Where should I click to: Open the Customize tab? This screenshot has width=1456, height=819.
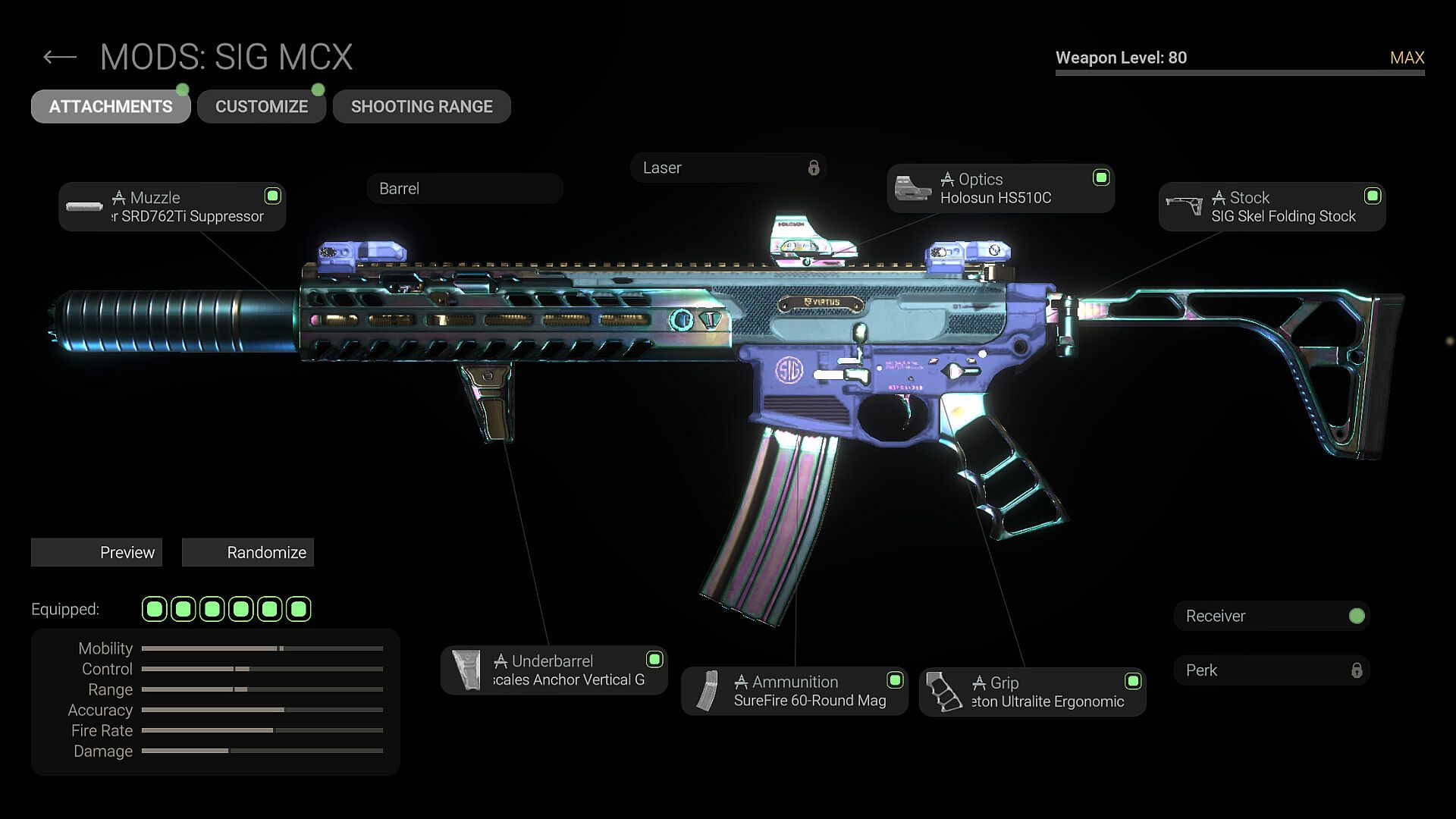click(x=262, y=106)
